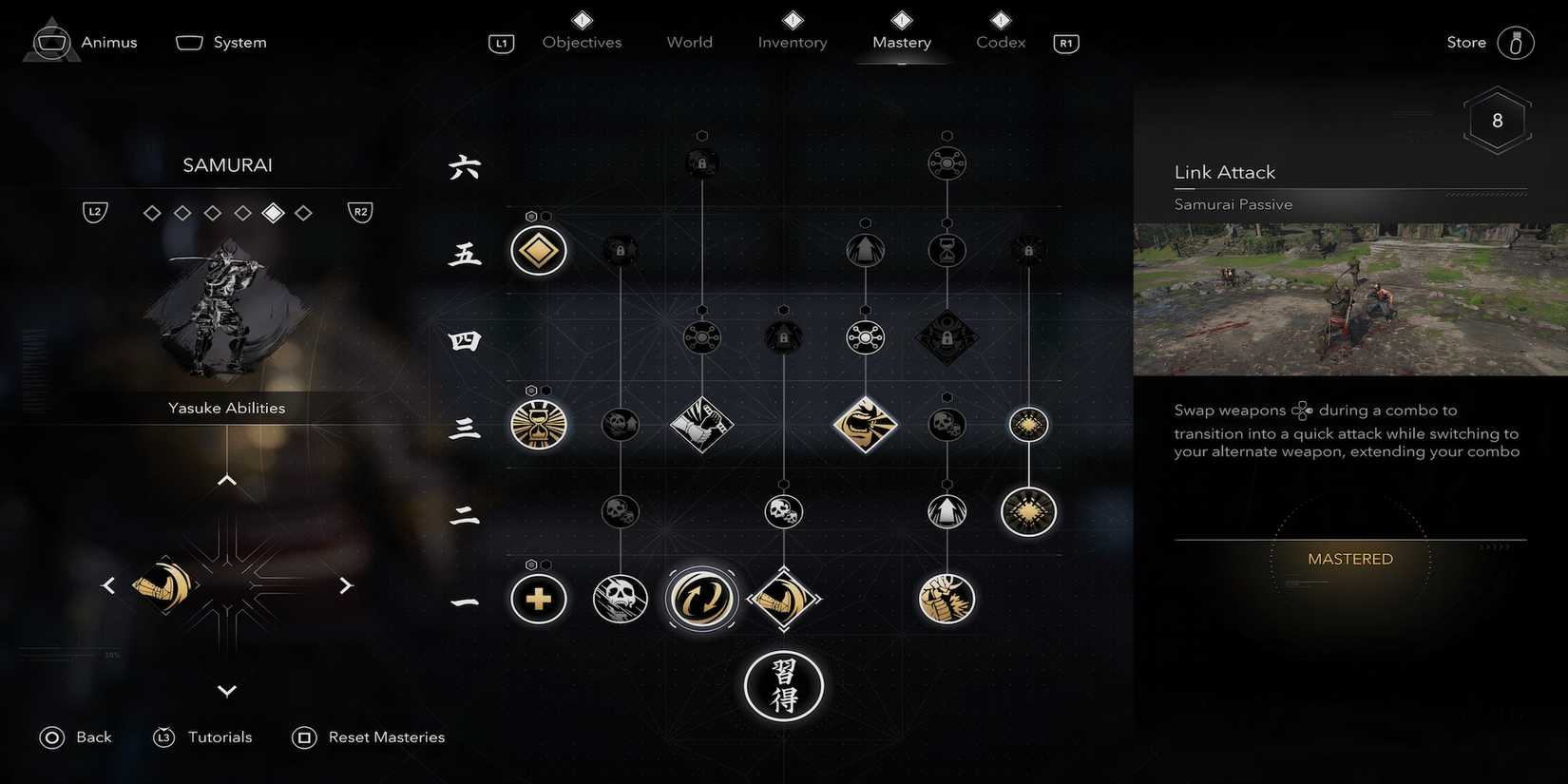Select the hourglass burst node in row three
Viewport: 1568px width, 784px height.
[538, 427]
